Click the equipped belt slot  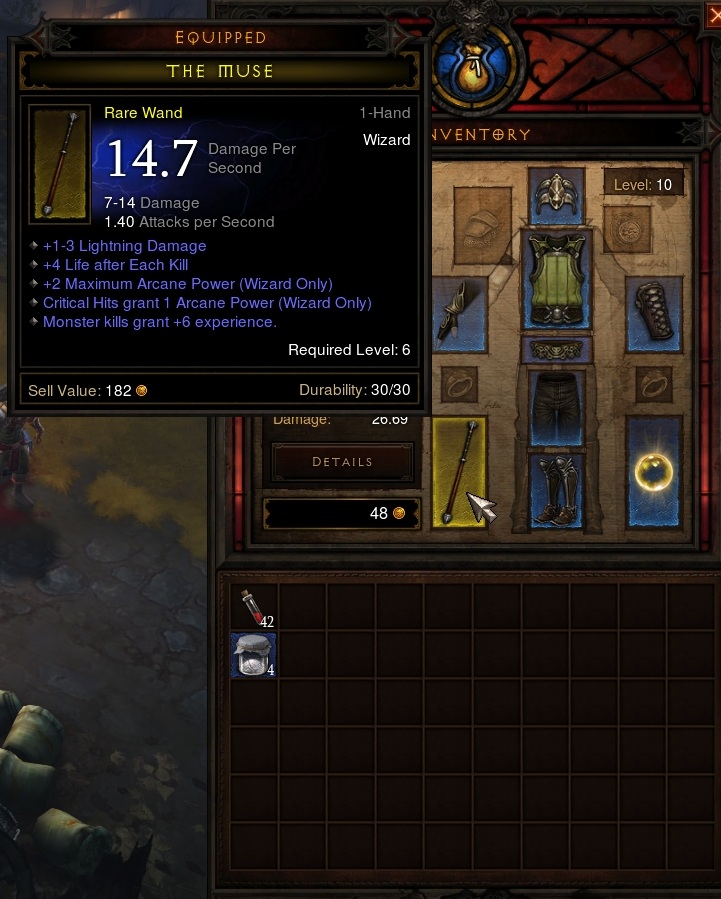556,350
